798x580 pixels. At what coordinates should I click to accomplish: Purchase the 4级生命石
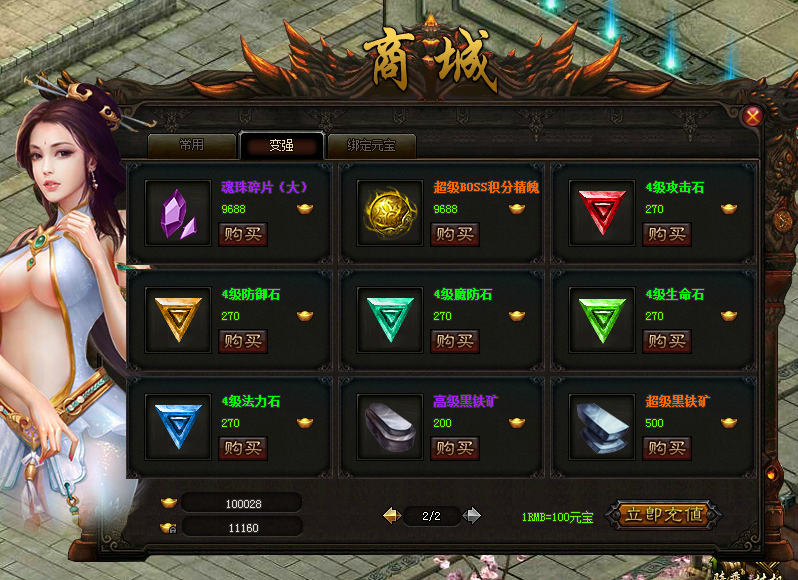click(x=667, y=341)
